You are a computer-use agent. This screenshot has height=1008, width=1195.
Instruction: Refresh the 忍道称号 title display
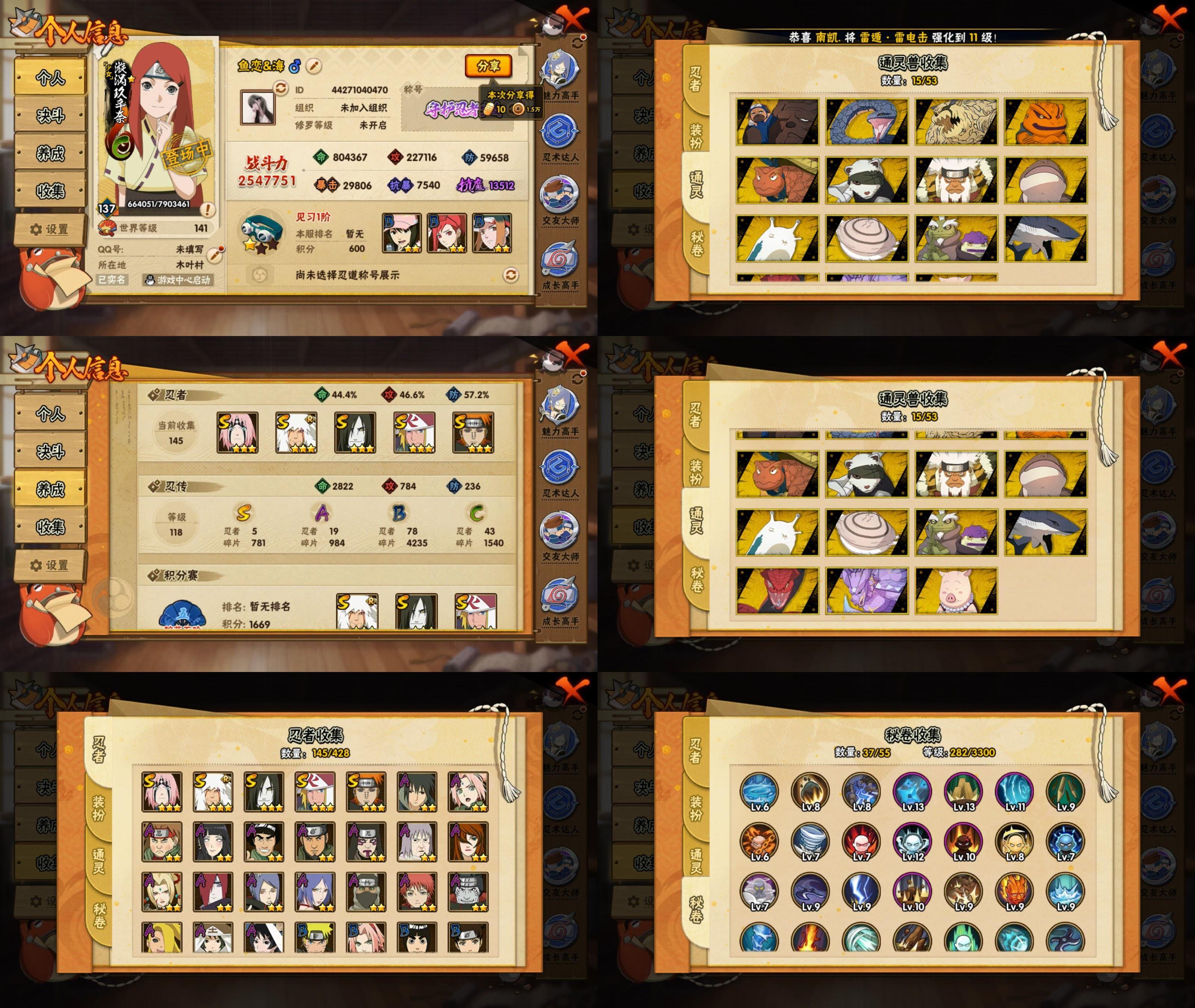click(x=510, y=276)
